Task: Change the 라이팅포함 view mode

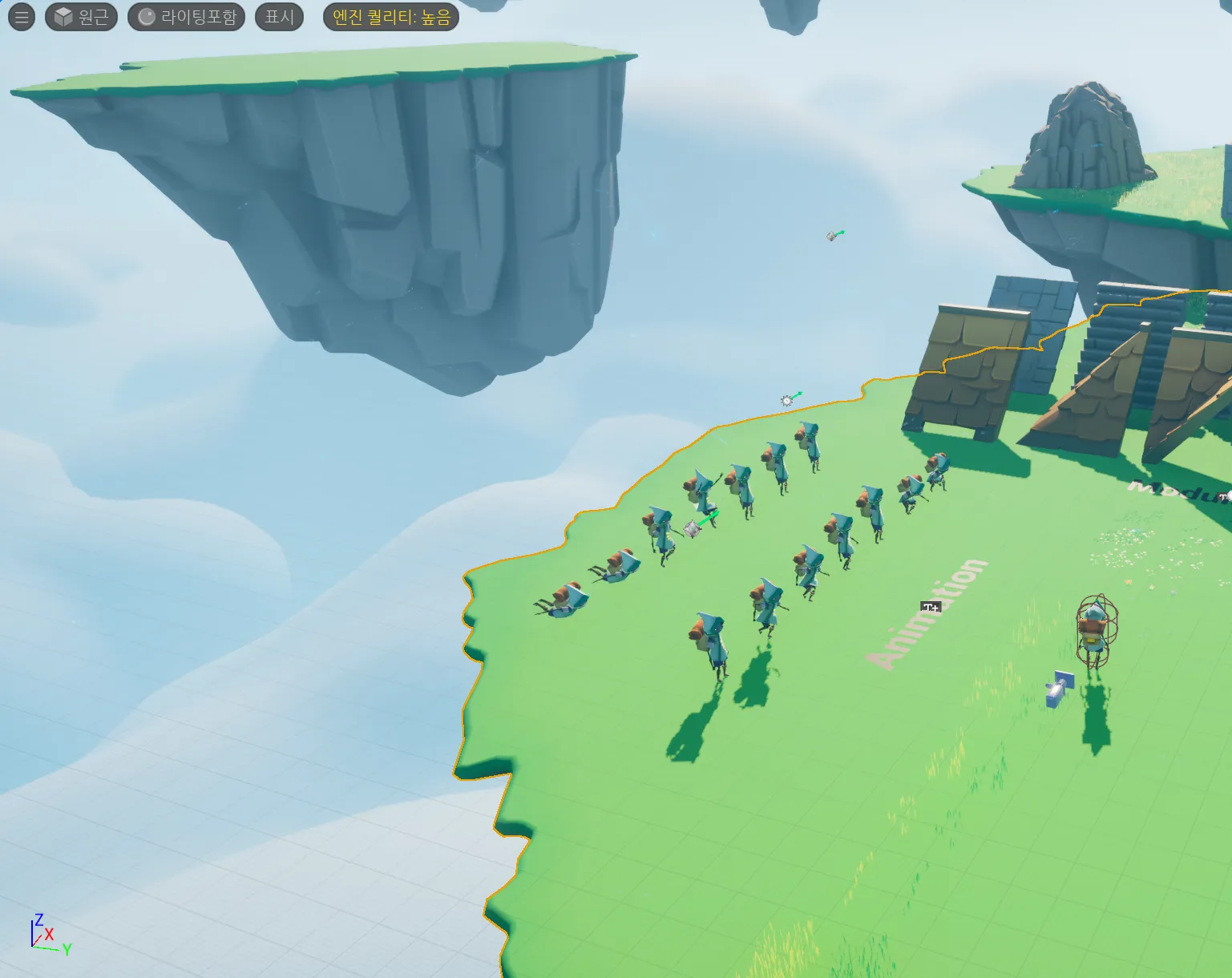Action: [187, 17]
